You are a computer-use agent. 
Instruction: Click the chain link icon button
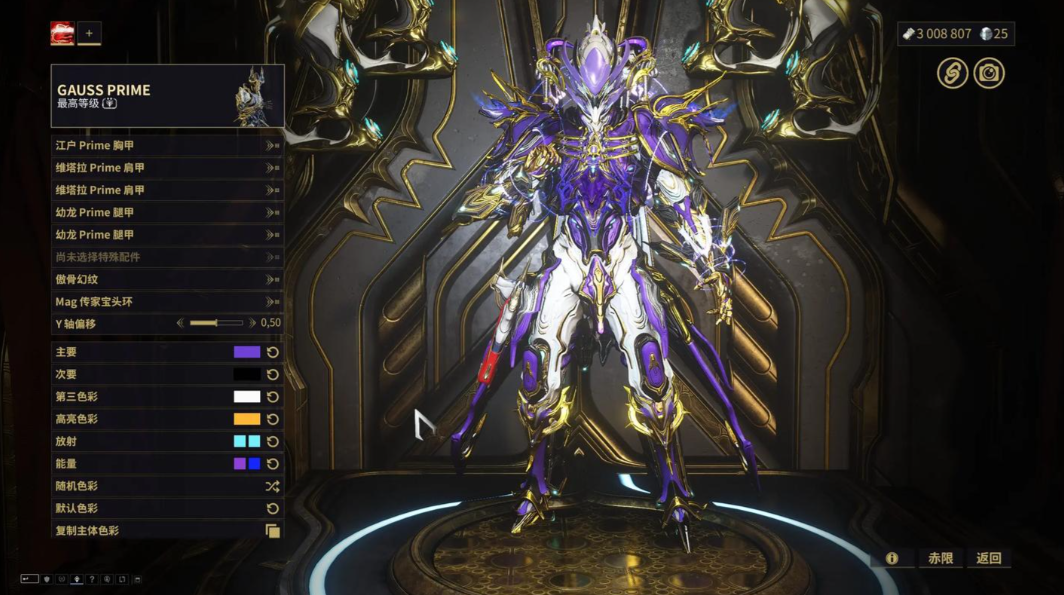coord(952,73)
